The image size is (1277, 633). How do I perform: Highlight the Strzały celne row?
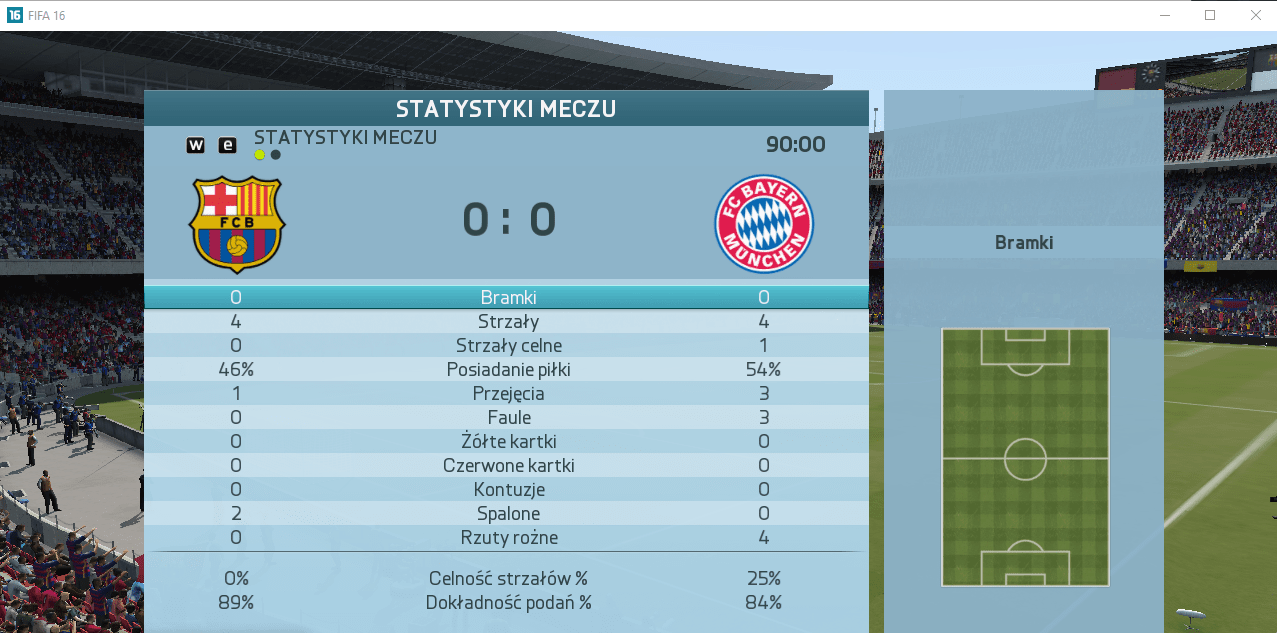click(x=508, y=345)
